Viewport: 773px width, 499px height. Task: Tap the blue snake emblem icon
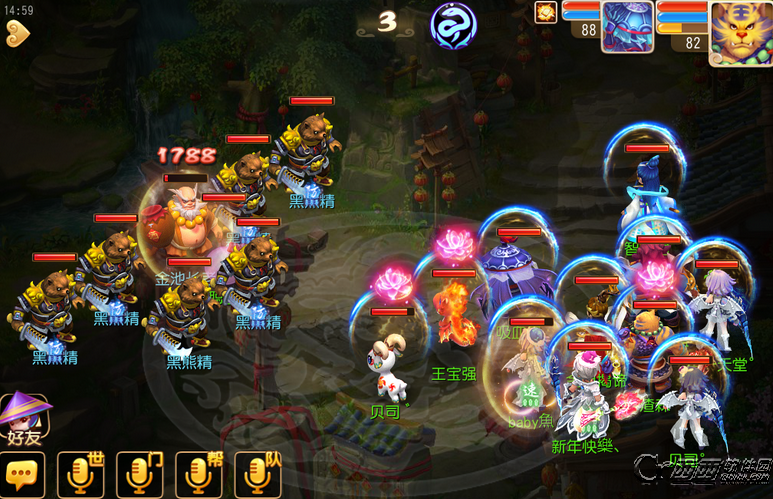453,24
